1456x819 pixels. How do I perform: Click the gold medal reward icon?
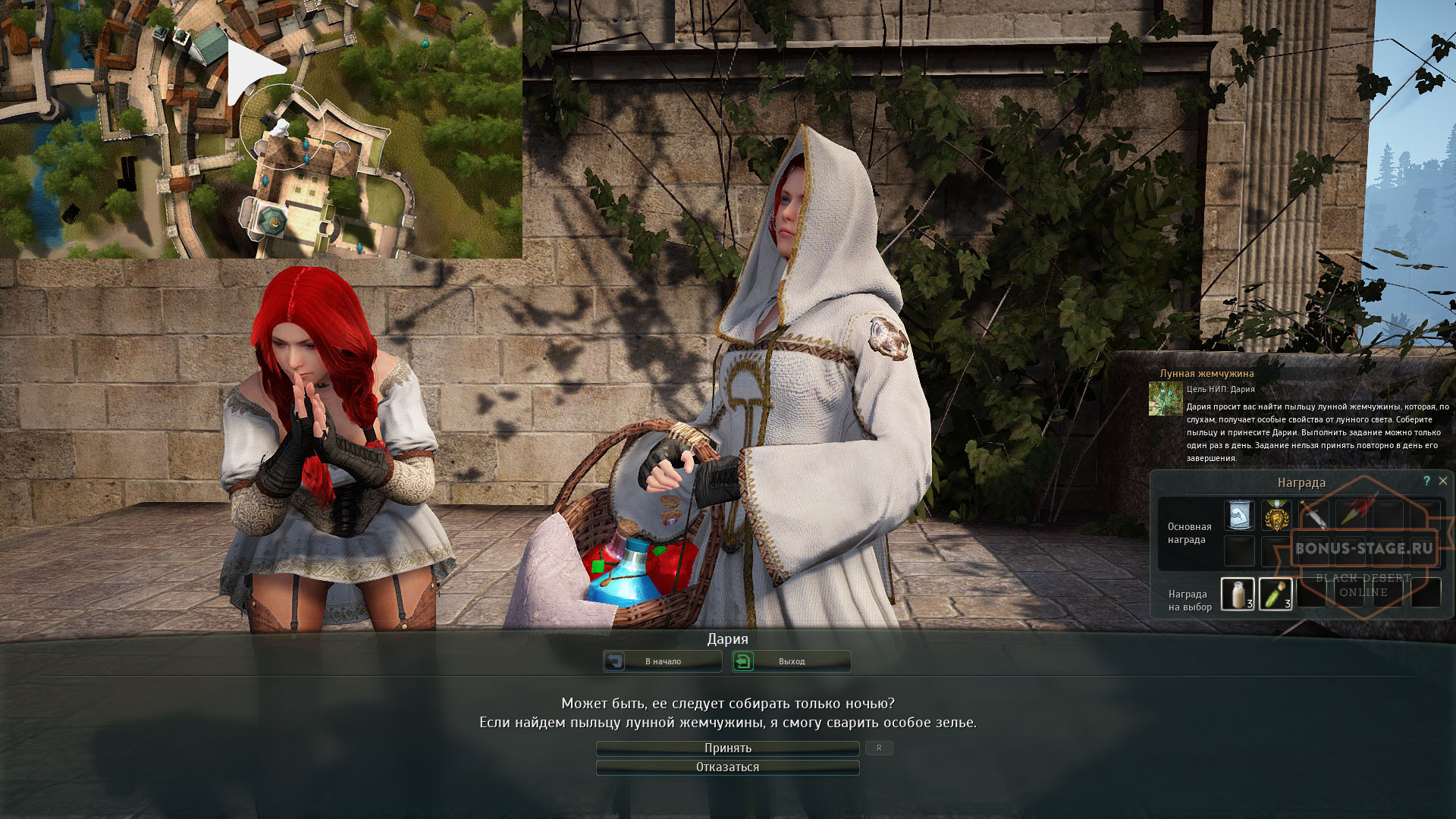1276,514
